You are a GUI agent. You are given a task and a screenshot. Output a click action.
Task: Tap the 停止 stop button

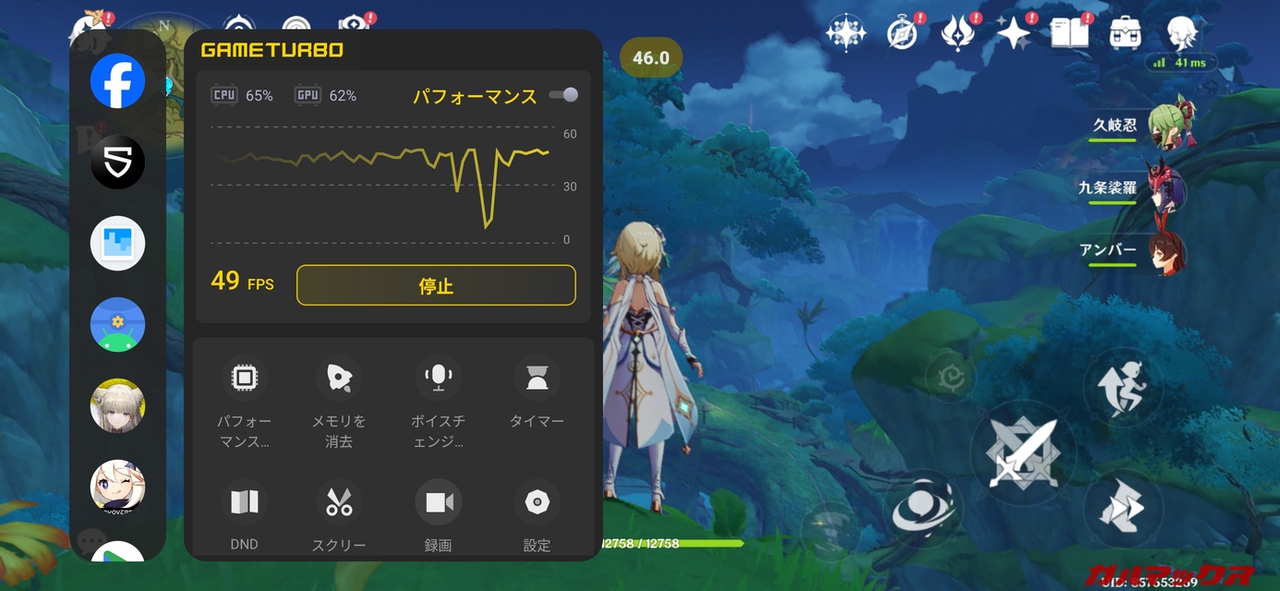[x=436, y=285]
